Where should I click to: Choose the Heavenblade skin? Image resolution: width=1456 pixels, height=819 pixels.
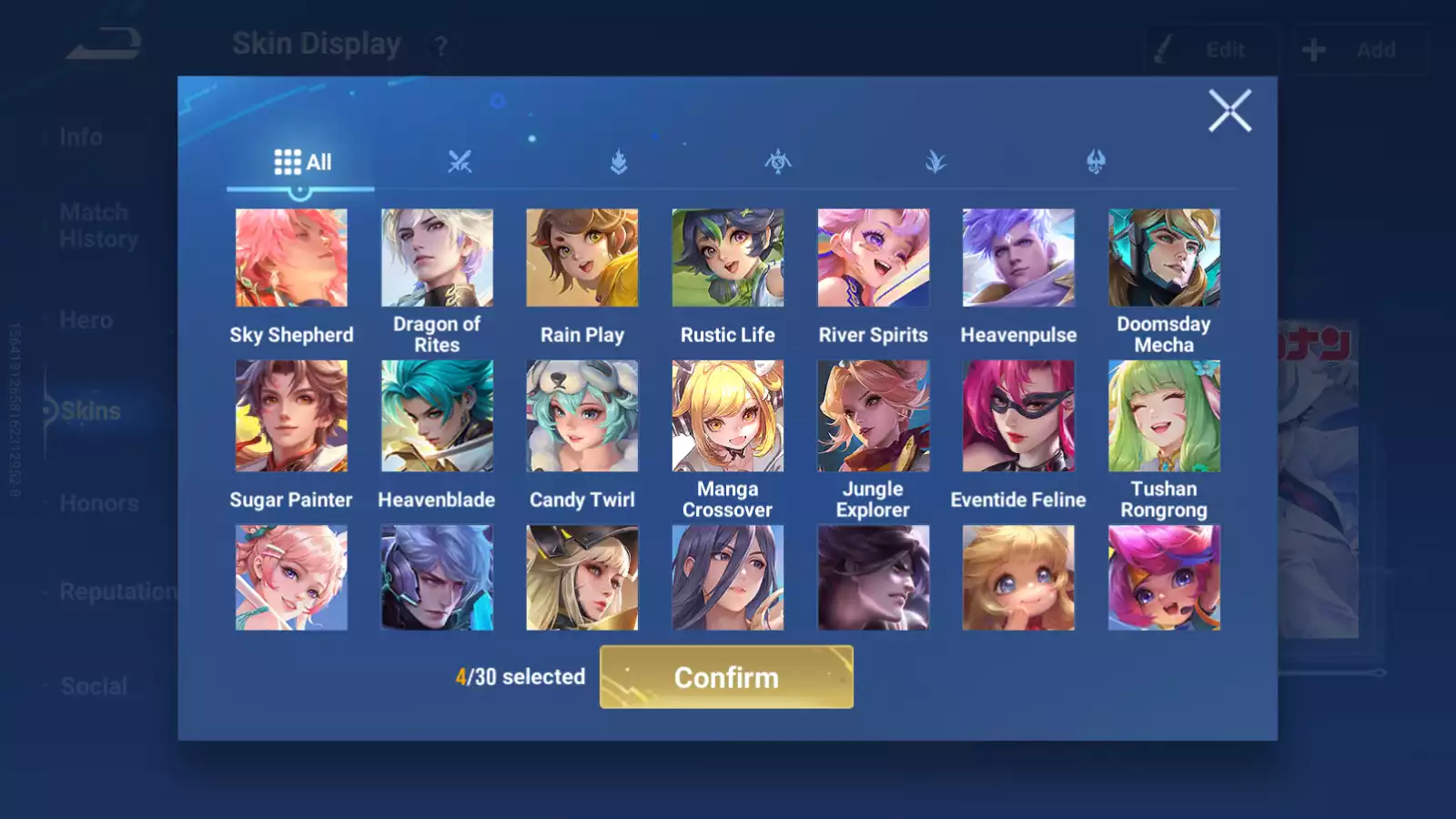click(x=437, y=416)
